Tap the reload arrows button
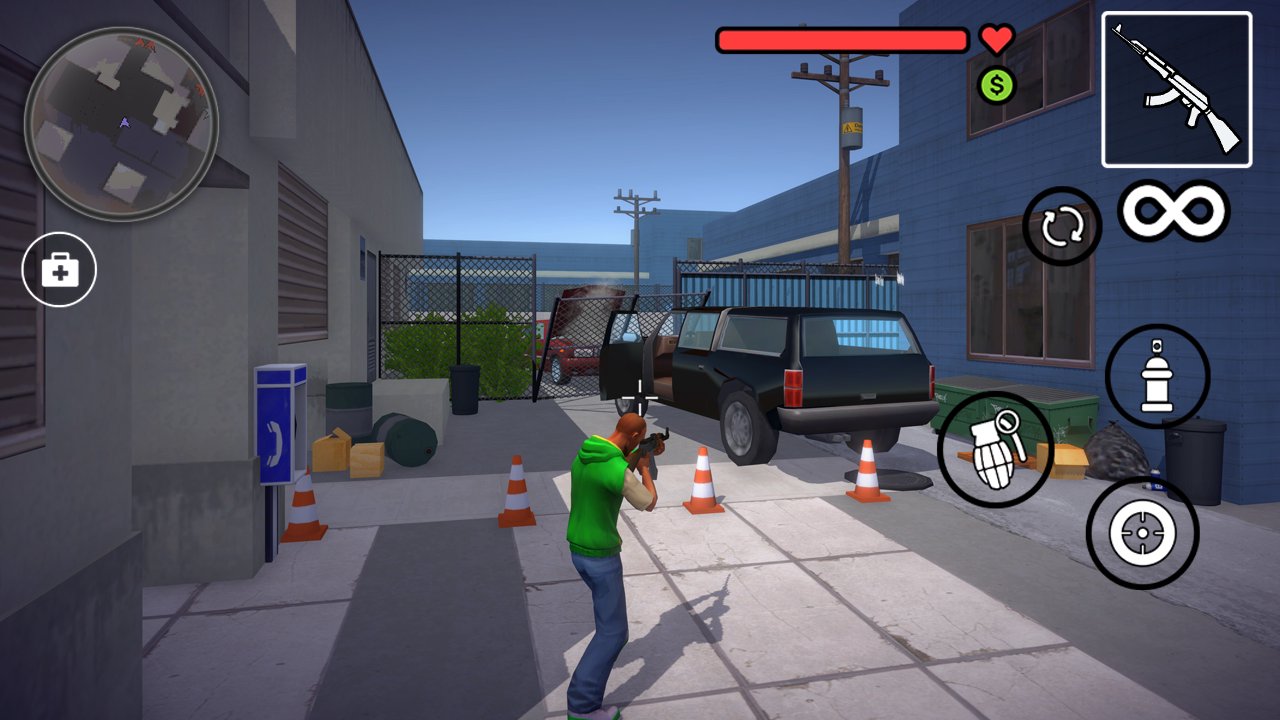Viewport: 1280px width, 720px height. coord(1062,227)
